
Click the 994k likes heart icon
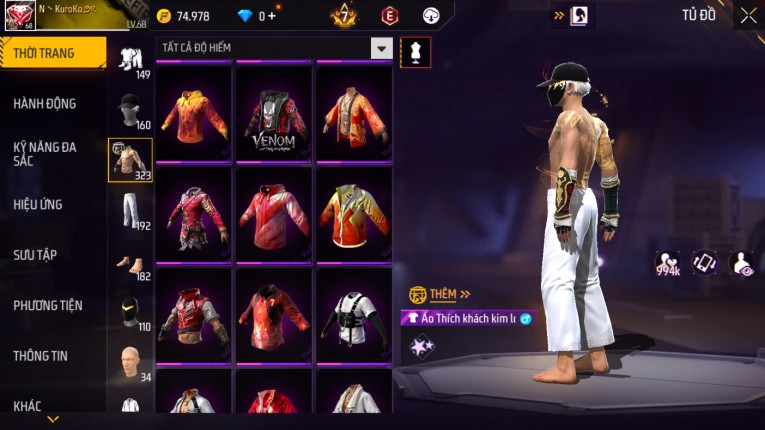pos(668,262)
